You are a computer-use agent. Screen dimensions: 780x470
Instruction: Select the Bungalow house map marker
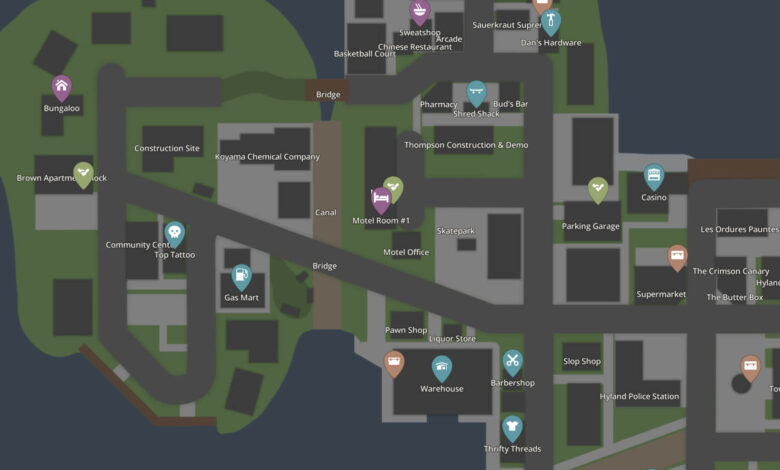(62, 87)
